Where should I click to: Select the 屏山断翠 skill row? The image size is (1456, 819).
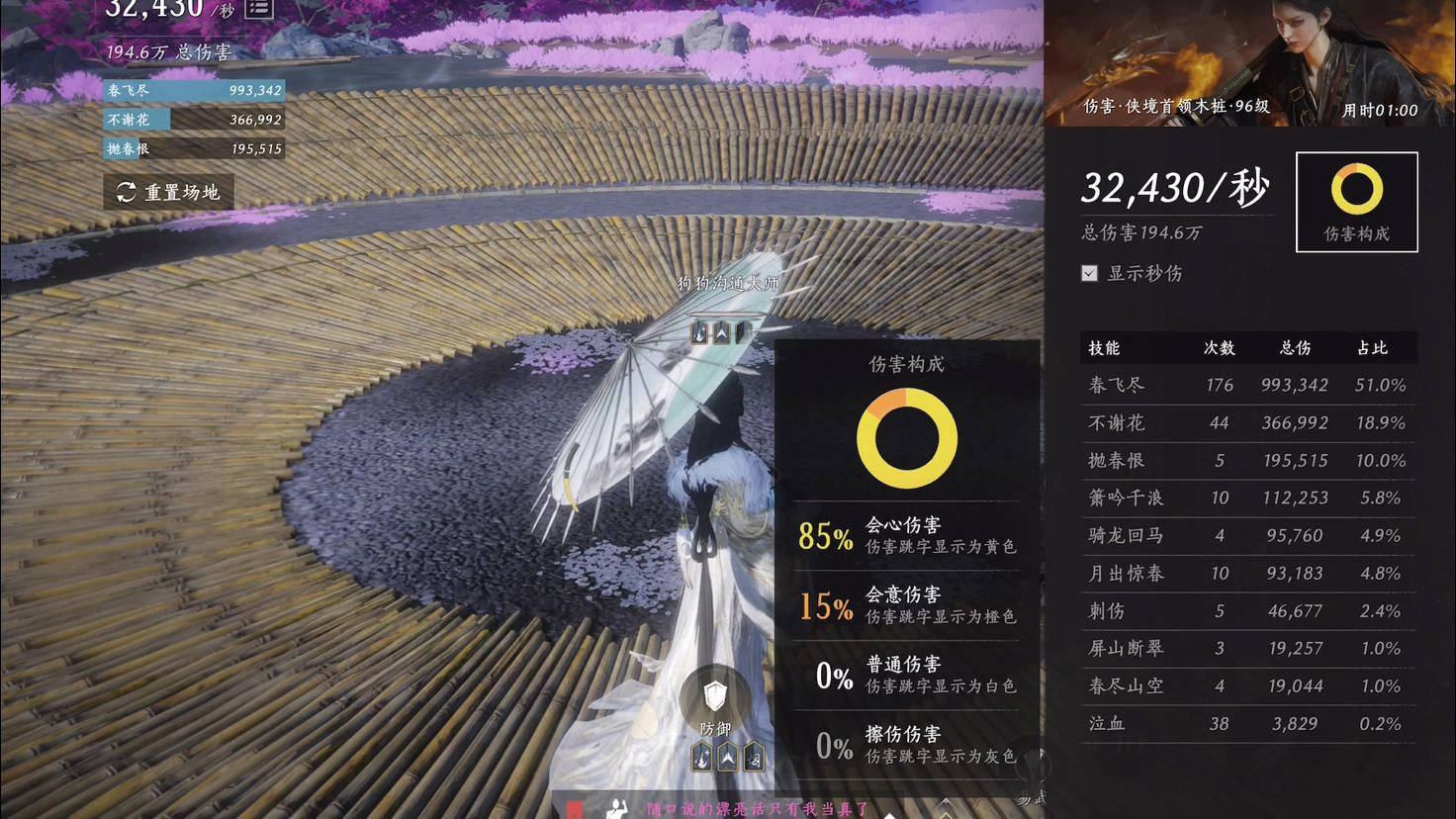(1247, 648)
